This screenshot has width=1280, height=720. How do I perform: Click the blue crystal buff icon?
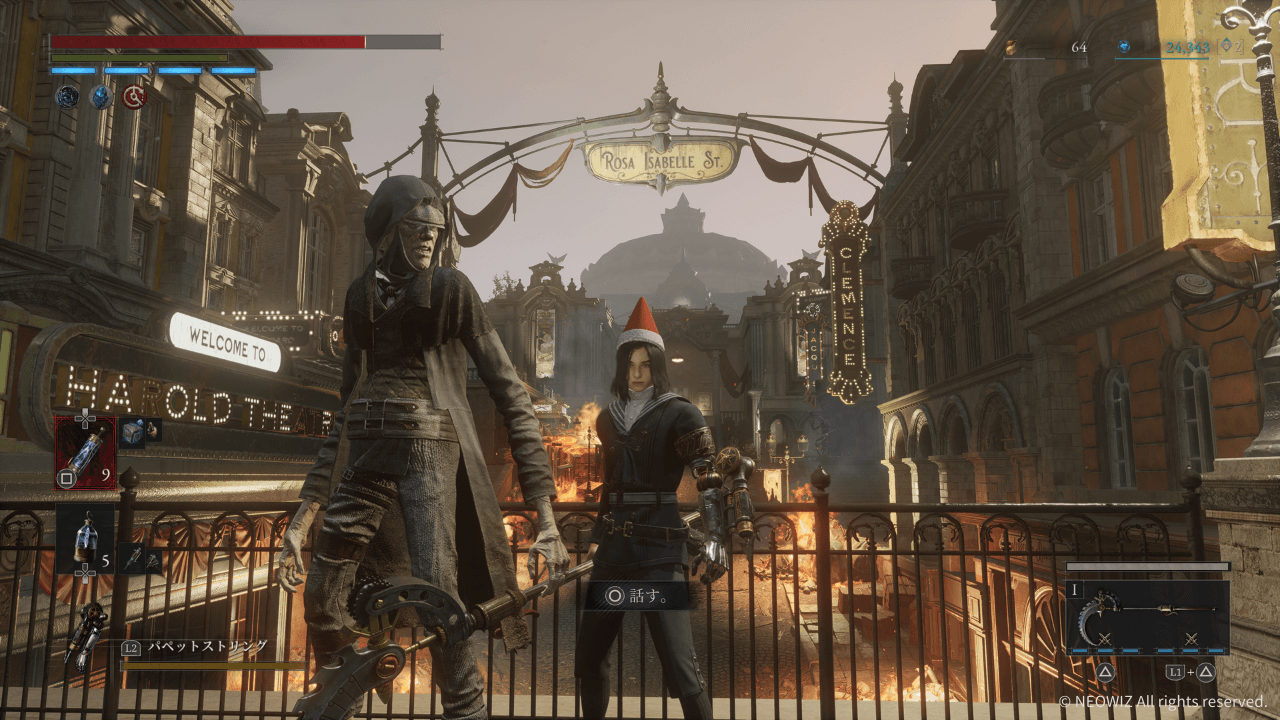pos(101,96)
